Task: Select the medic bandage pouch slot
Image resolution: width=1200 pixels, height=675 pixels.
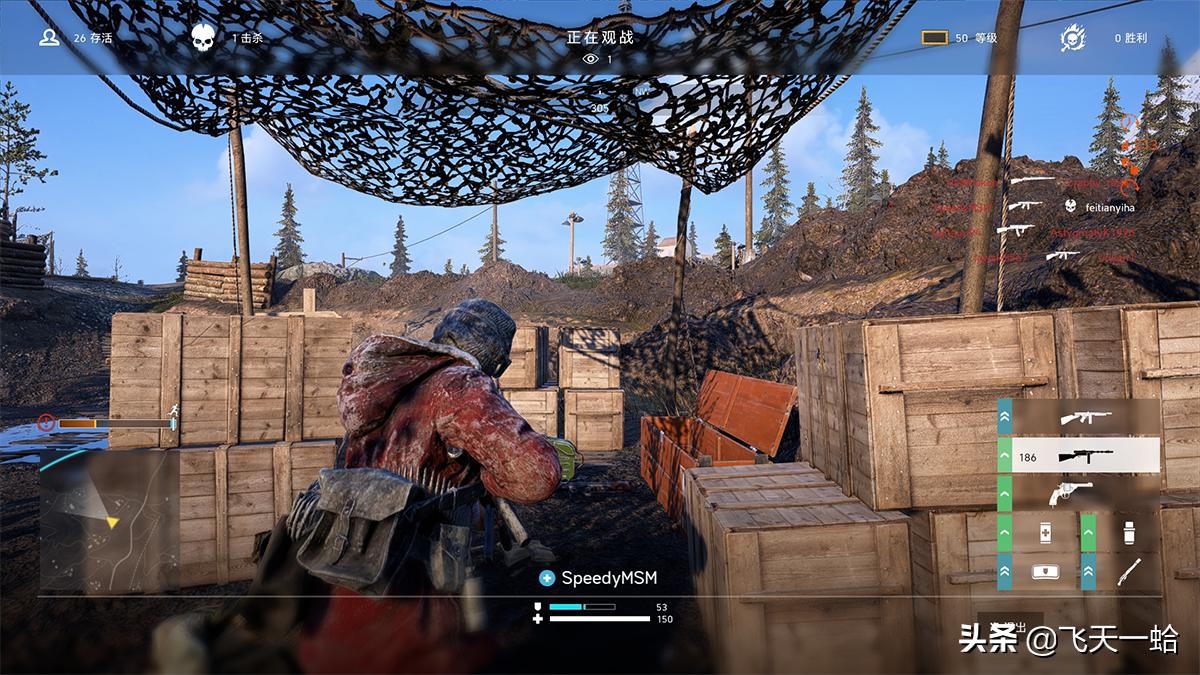Action: coord(1043,571)
